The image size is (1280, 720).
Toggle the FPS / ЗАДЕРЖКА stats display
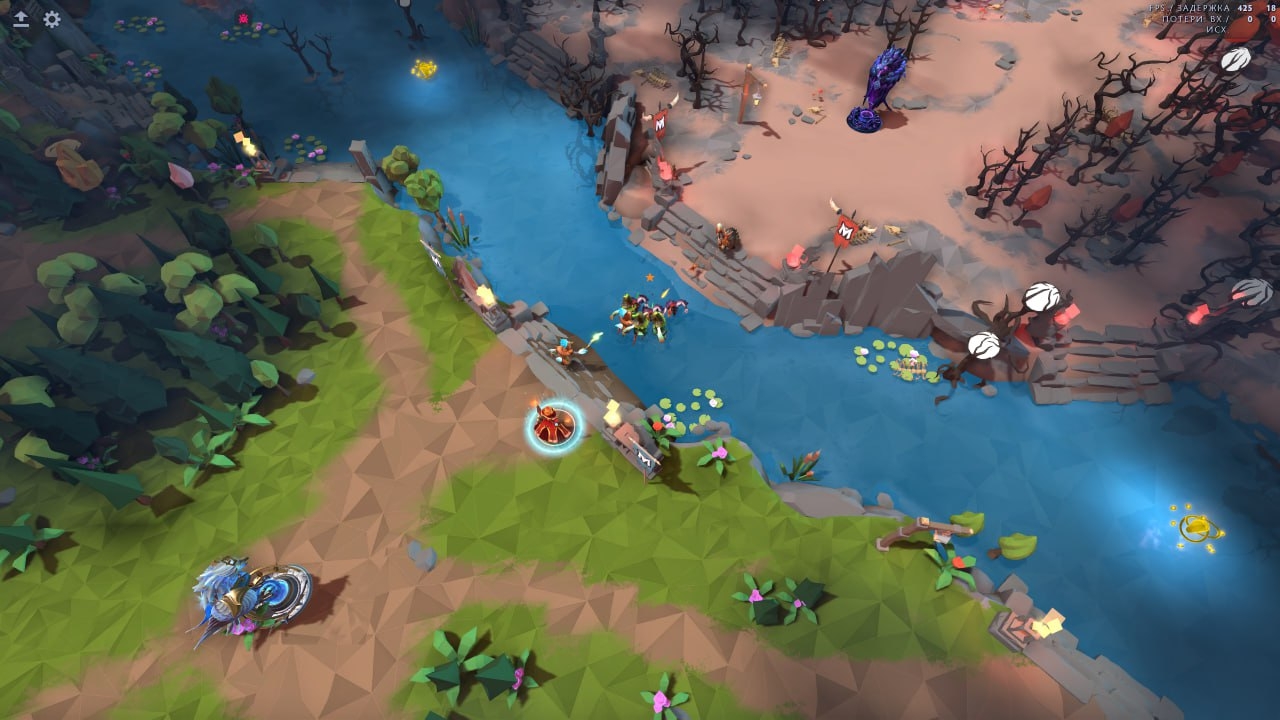[x=1192, y=7]
